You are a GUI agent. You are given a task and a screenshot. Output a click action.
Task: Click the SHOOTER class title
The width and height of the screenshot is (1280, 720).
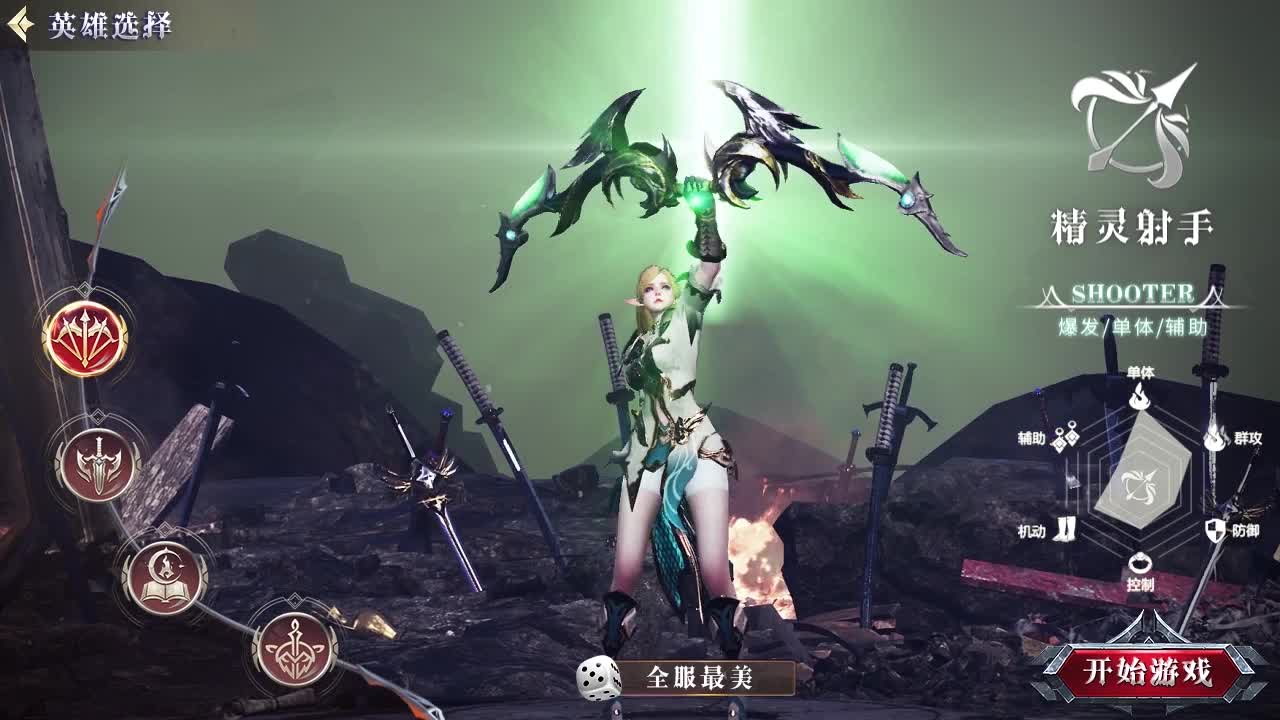click(1136, 295)
